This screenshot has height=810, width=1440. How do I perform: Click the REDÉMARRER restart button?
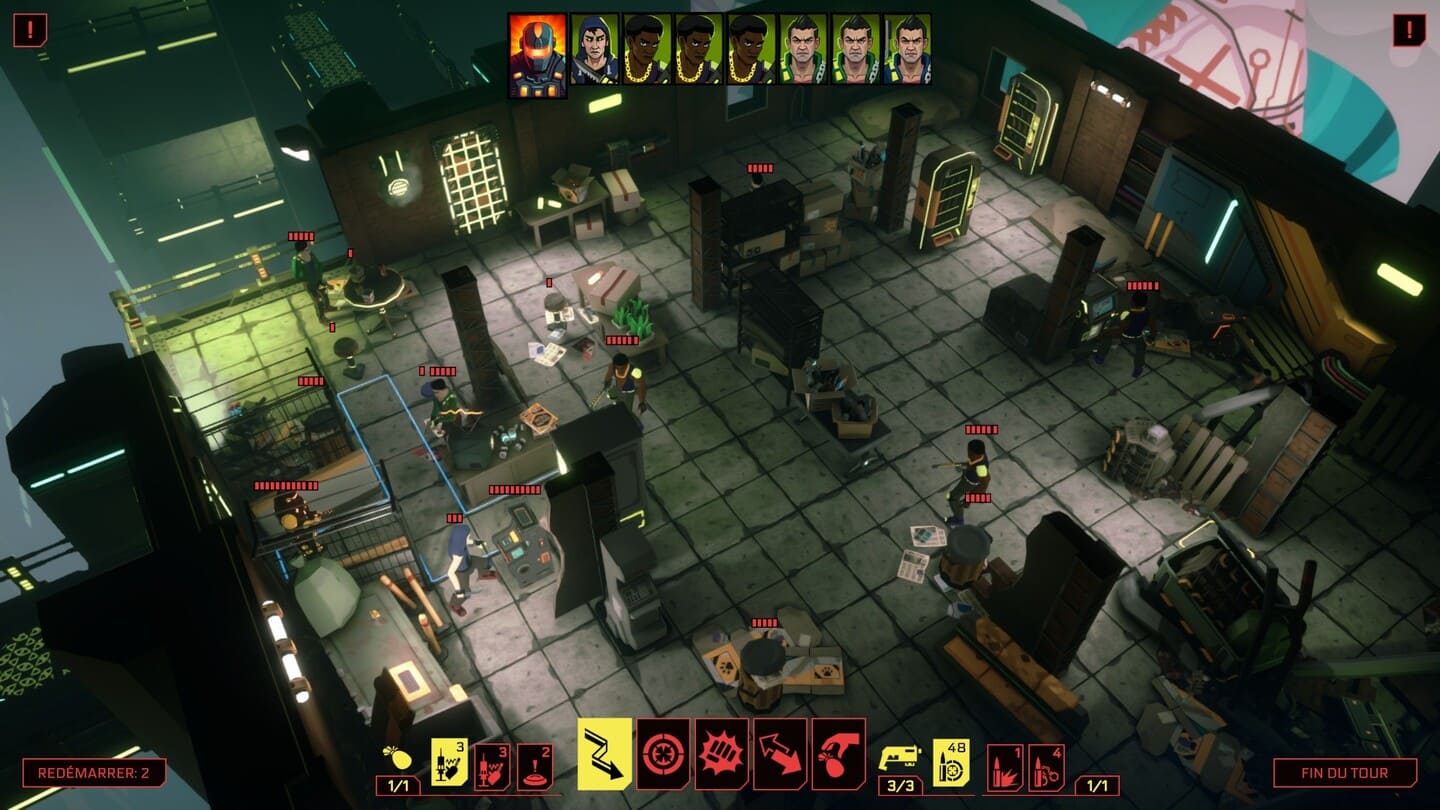[94, 773]
